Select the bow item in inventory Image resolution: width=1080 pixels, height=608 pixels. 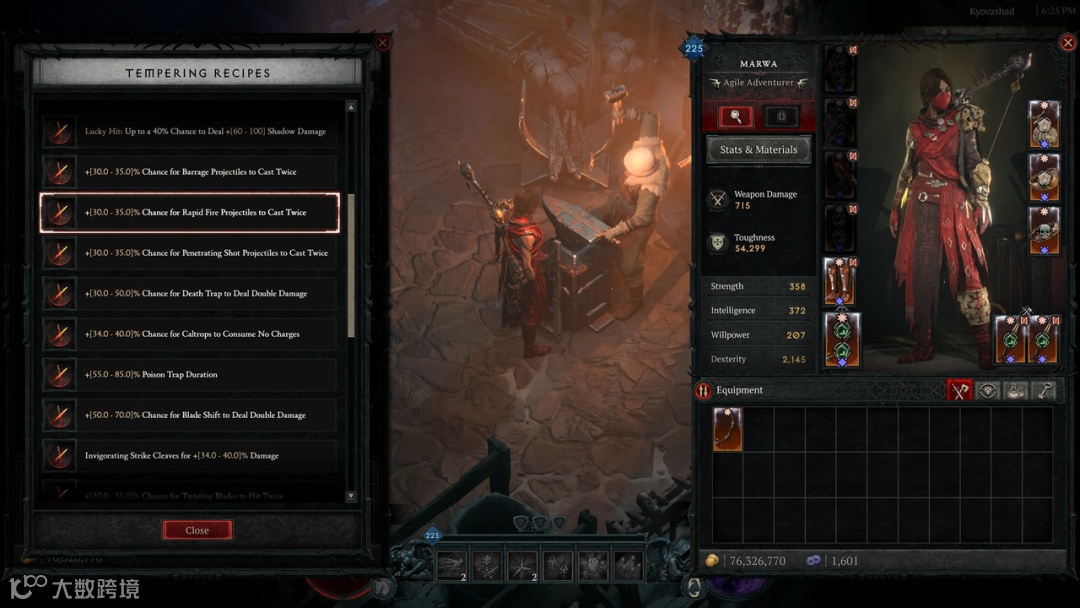(727, 429)
